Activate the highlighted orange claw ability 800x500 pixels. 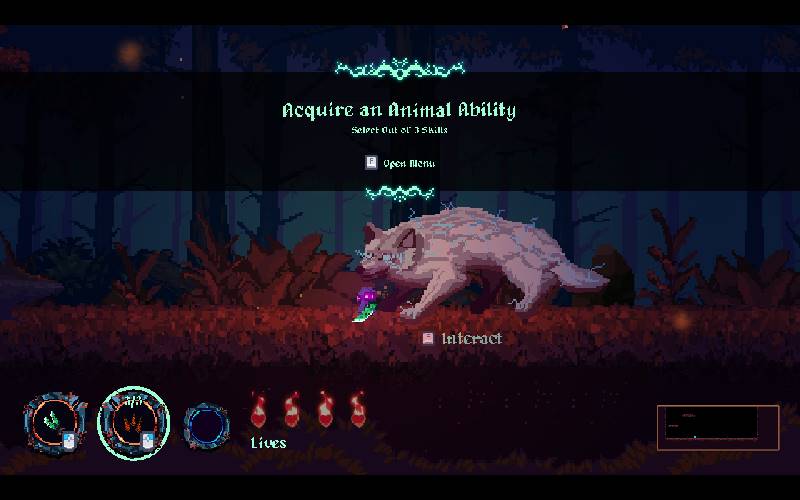(133, 421)
